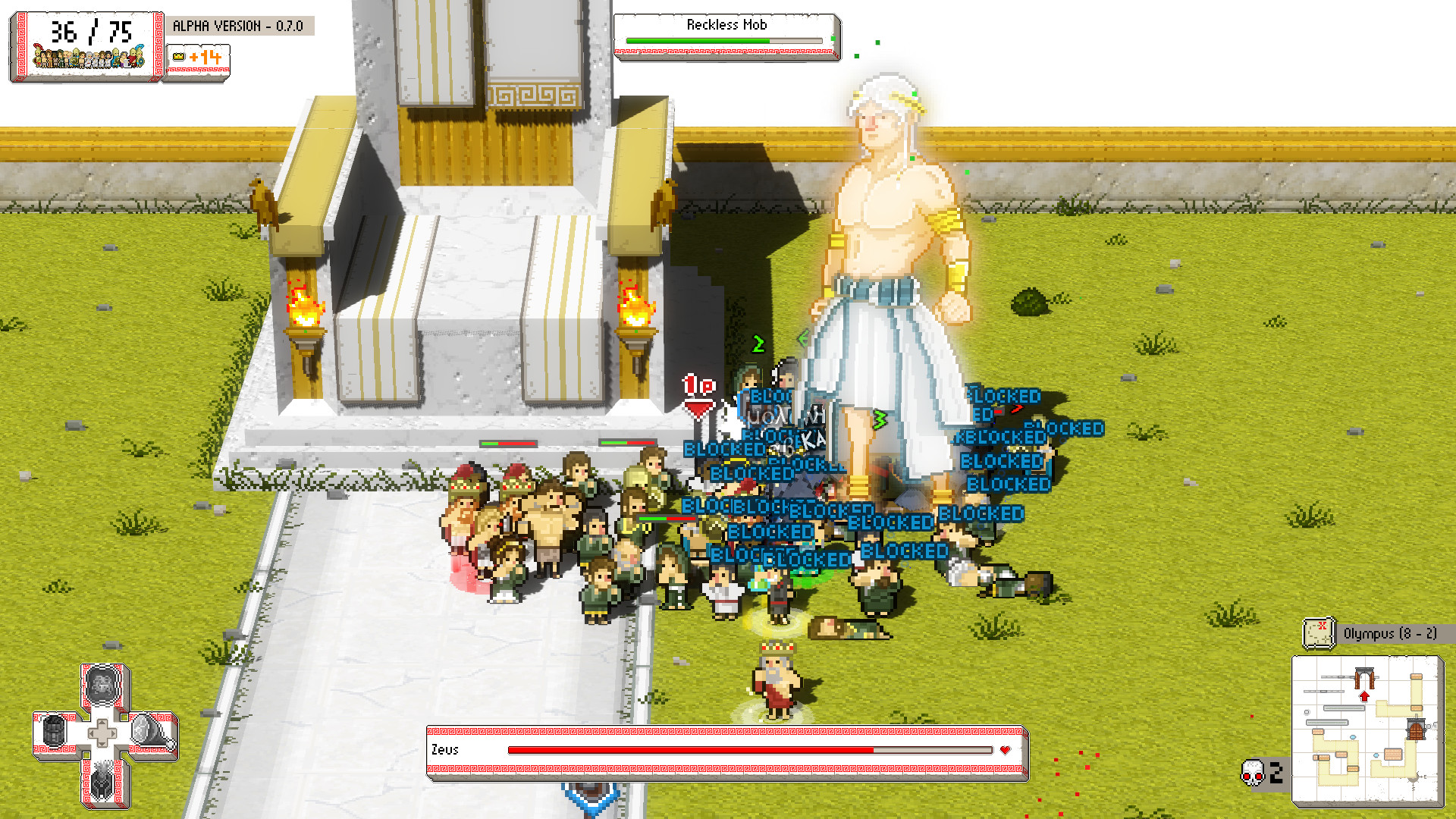This screenshot has width=1456, height=819.
Task: Expand the Olympus (8 - 2) map label
Action: pos(1390,632)
